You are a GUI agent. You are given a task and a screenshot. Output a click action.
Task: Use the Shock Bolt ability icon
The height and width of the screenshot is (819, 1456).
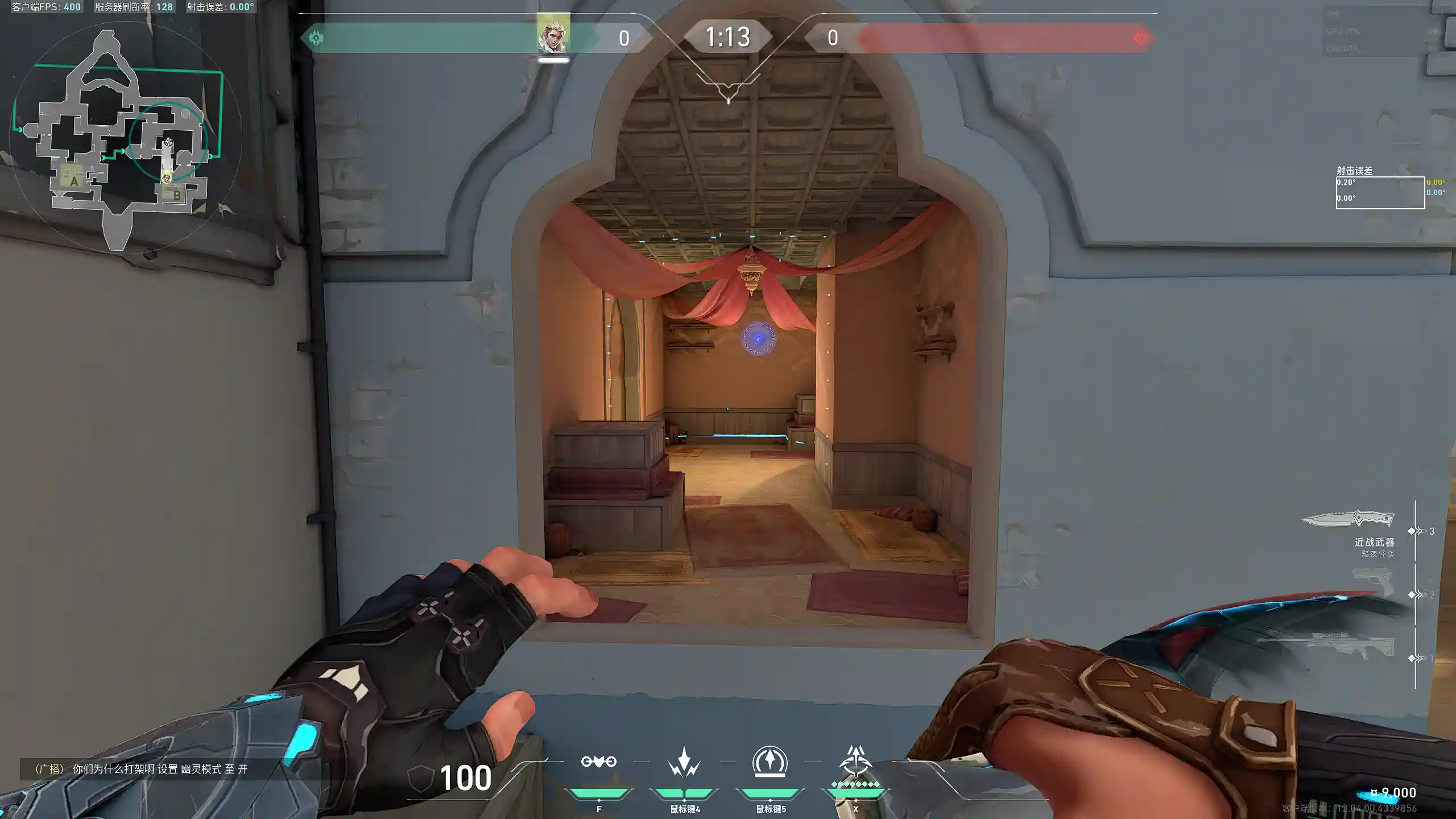click(684, 762)
